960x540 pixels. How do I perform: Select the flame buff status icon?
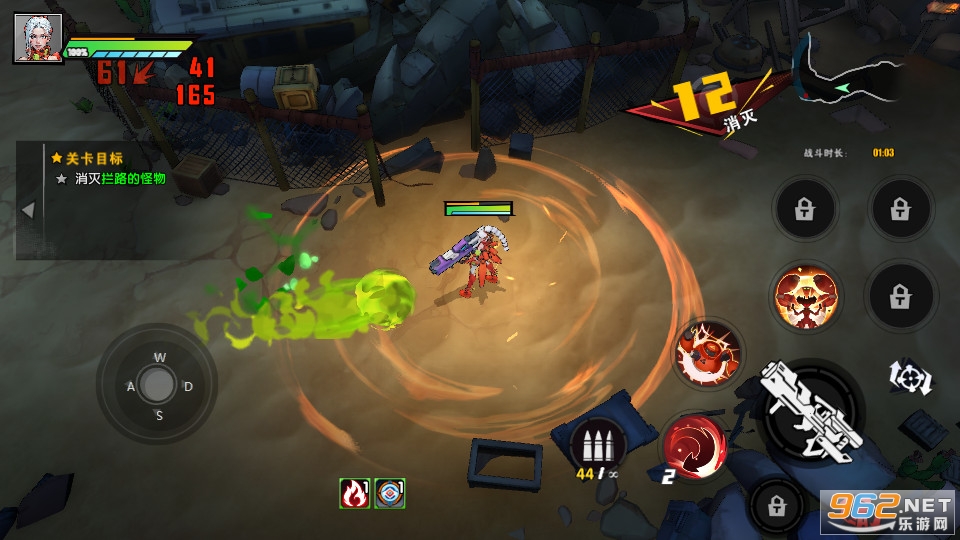pyautogui.click(x=355, y=493)
